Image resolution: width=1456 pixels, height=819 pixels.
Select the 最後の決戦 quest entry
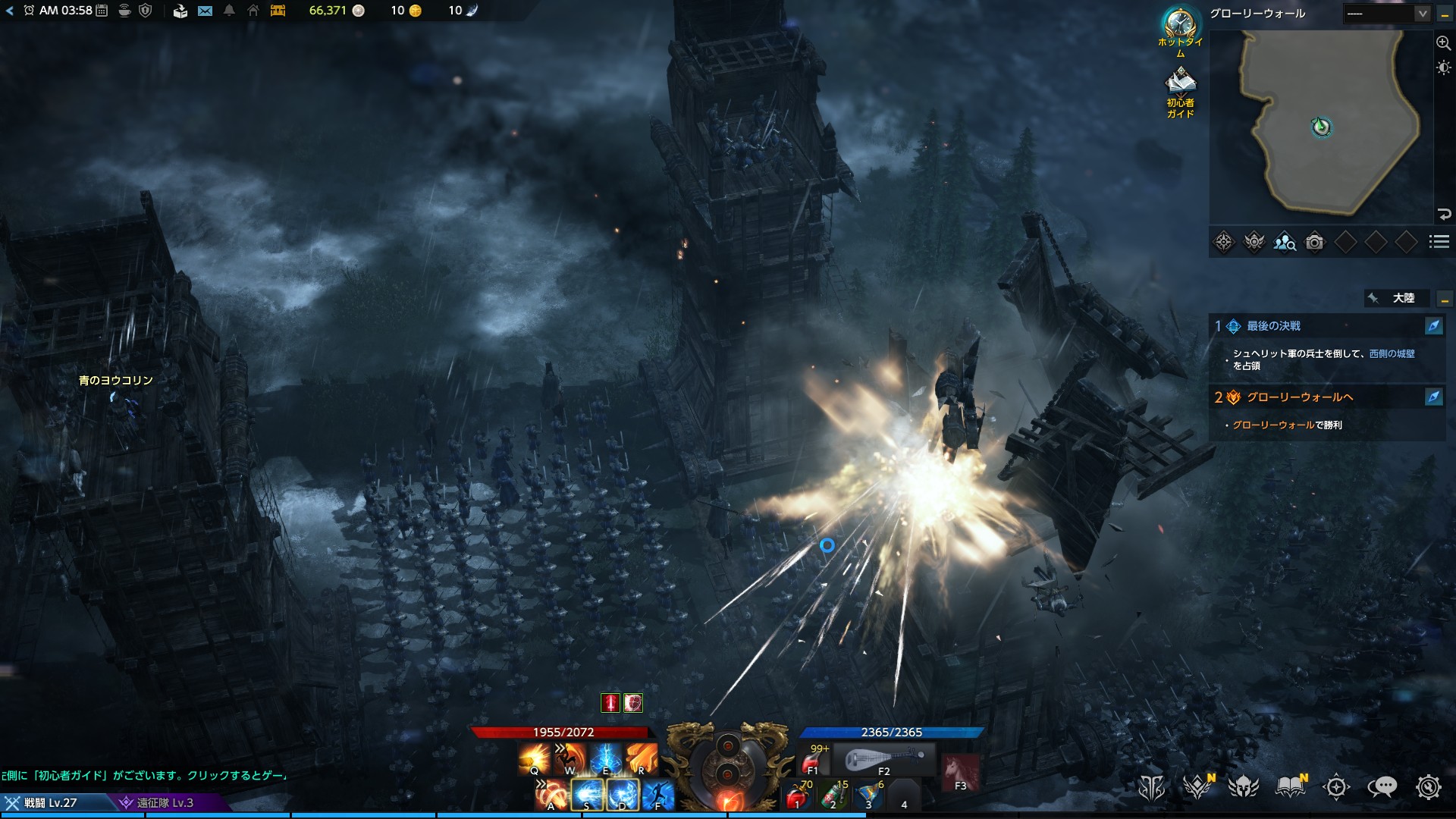click(1274, 326)
